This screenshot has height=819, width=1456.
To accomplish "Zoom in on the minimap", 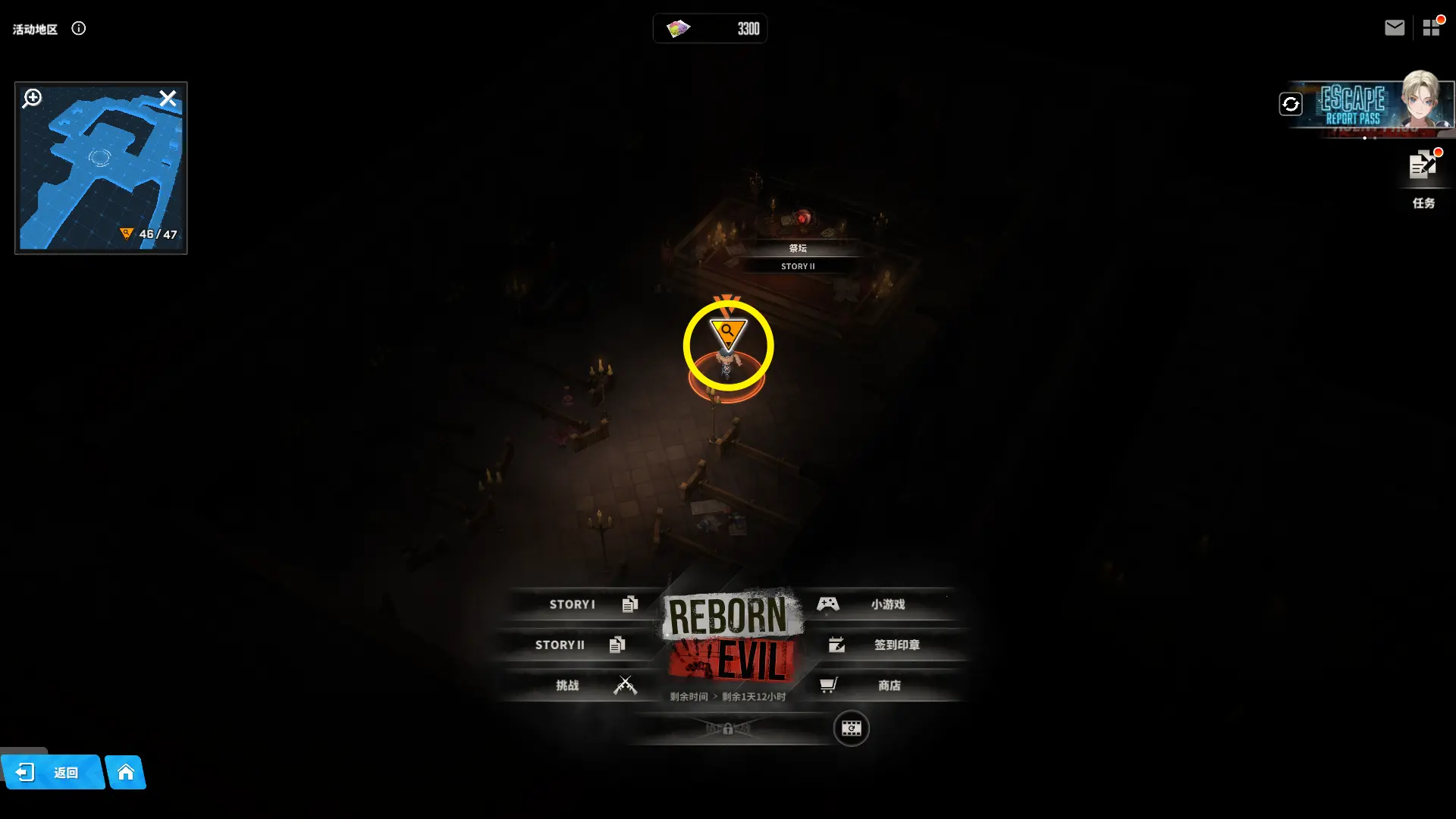I will tap(32, 98).
